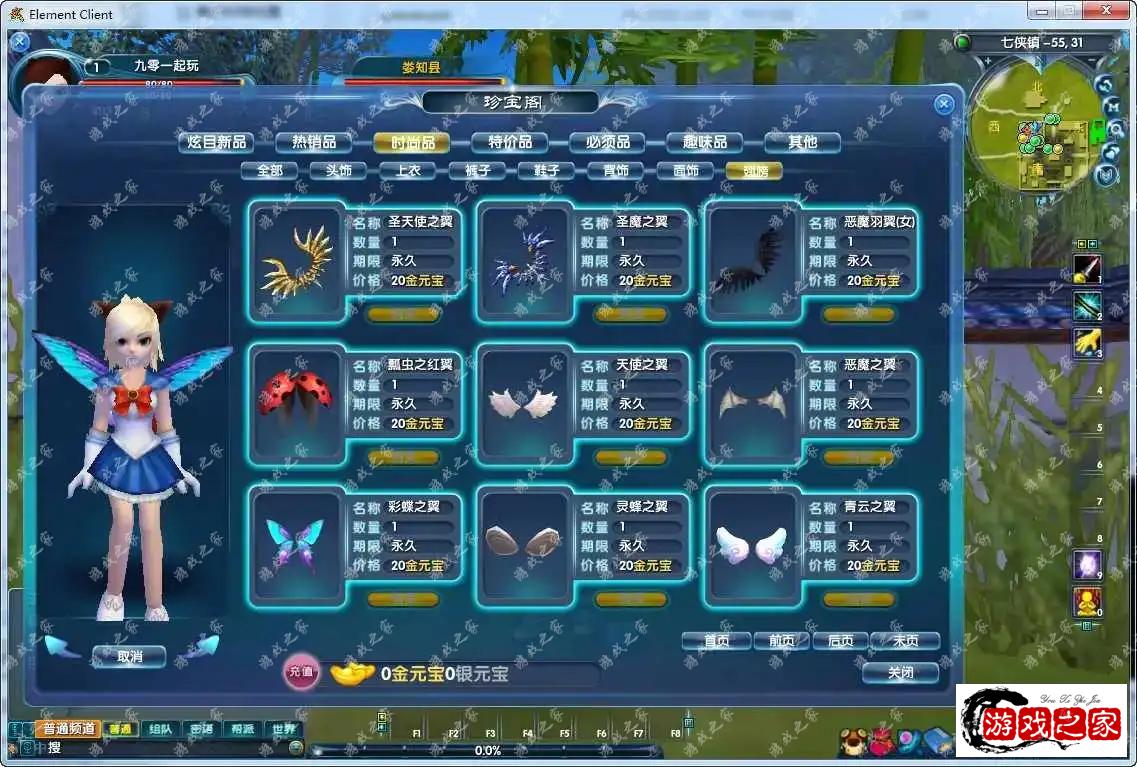1137x767 pixels.
Task: Select the 特价品 category tab
Action: tap(510, 142)
